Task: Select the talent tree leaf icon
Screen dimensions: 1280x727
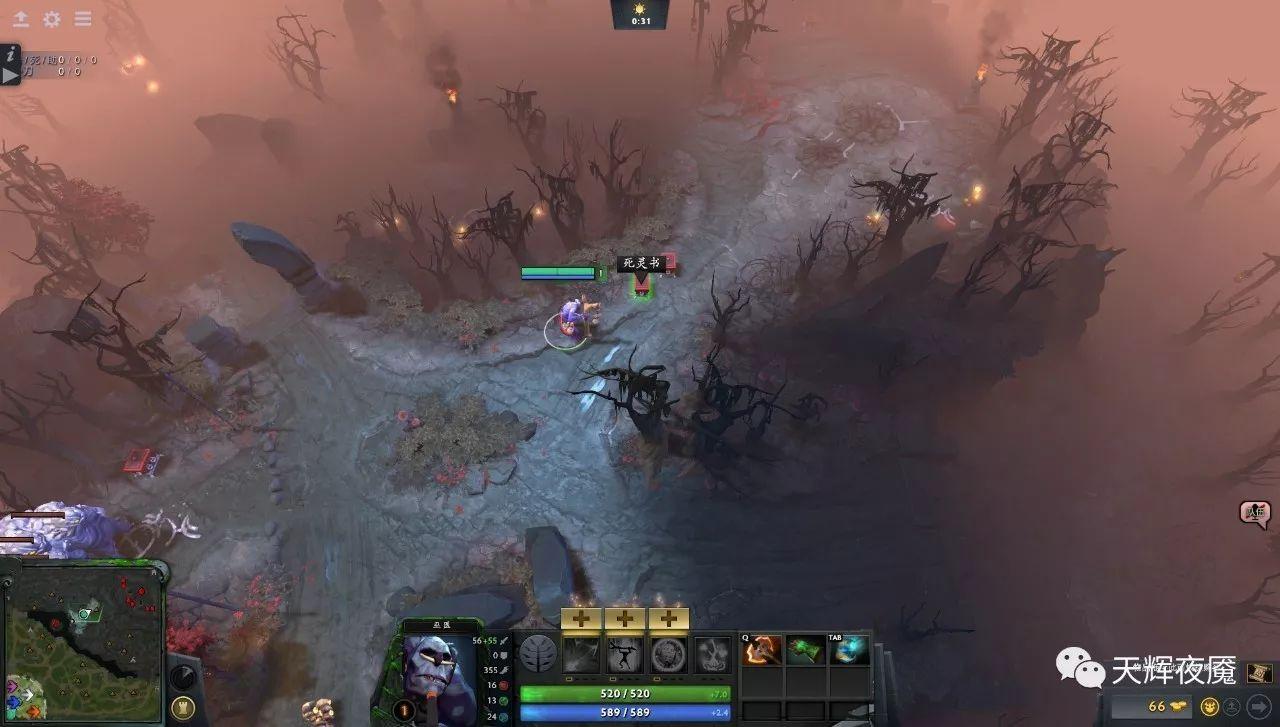Action: [540, 654]
